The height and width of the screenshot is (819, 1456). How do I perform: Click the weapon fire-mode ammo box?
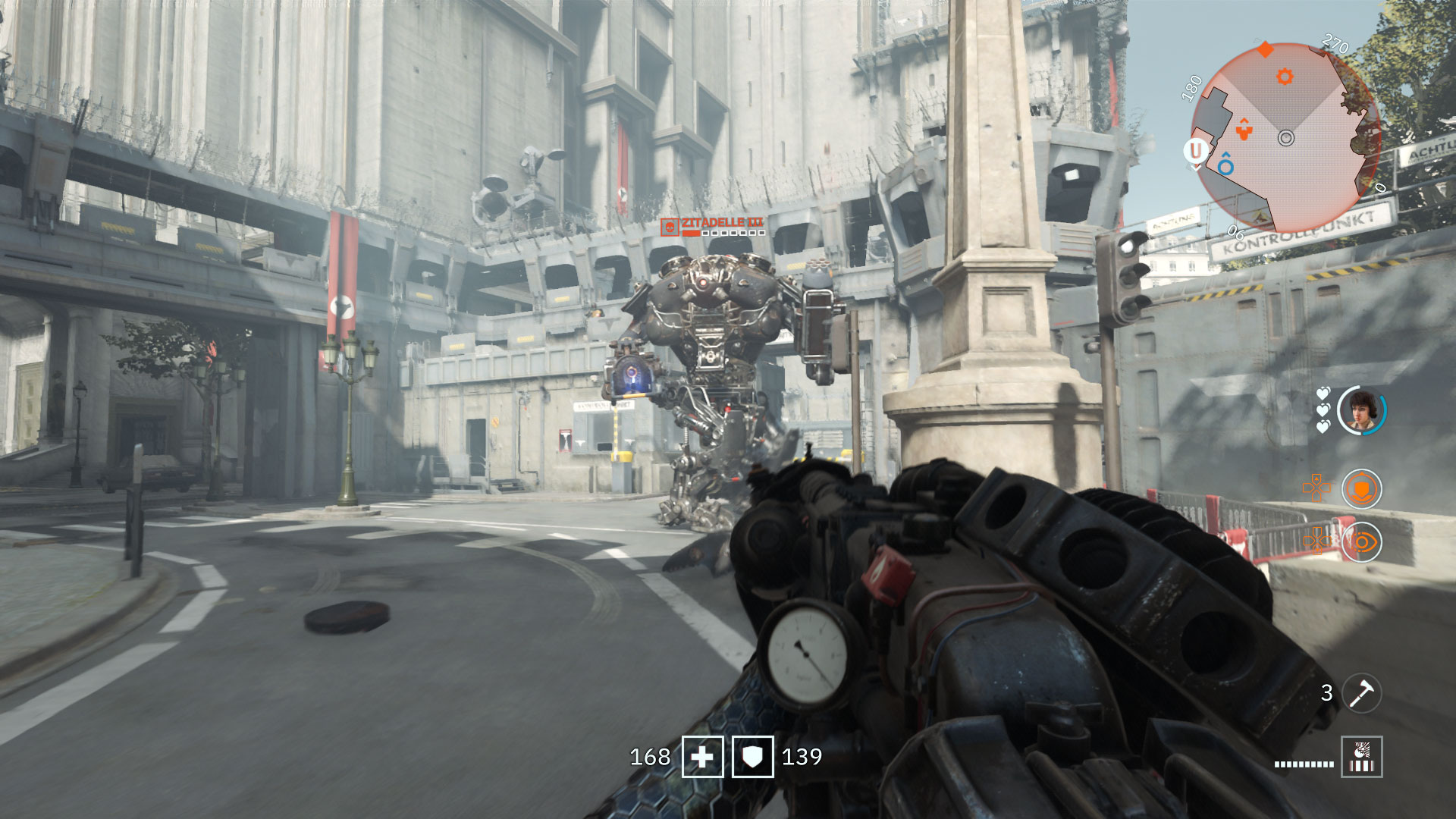(x=1361, y=757)
